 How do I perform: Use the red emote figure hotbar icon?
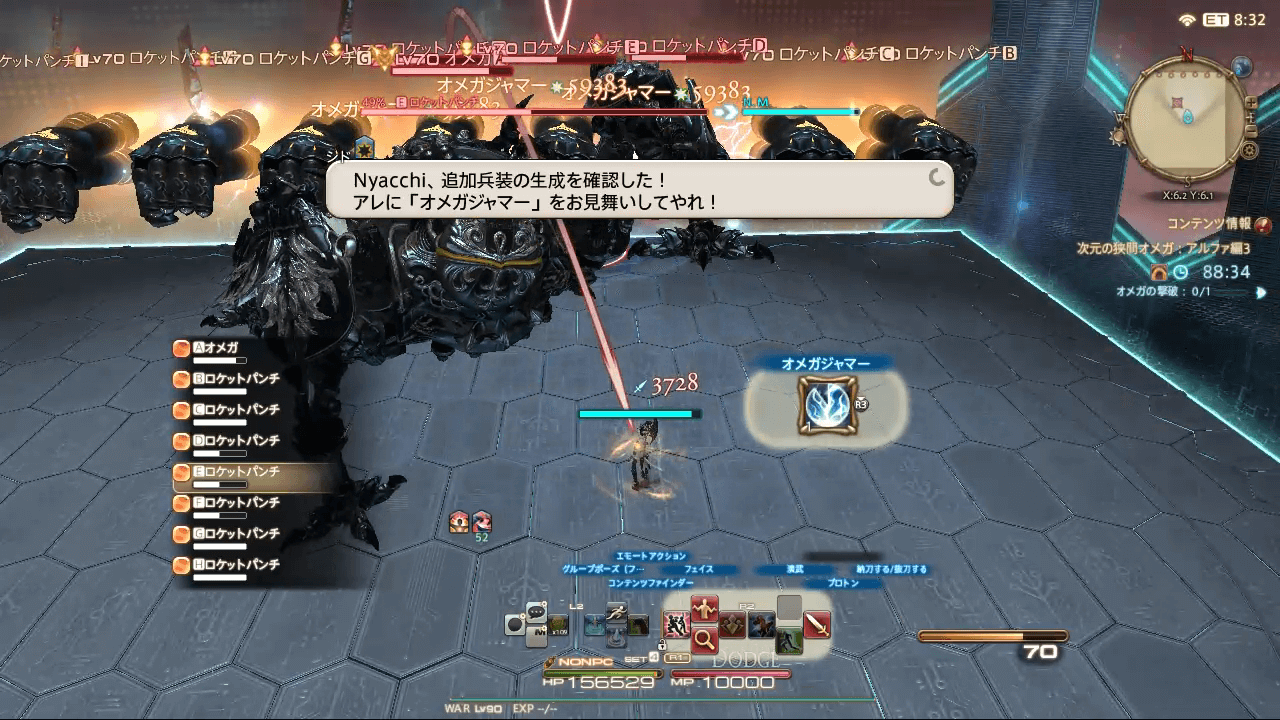(x=705, y=608)
